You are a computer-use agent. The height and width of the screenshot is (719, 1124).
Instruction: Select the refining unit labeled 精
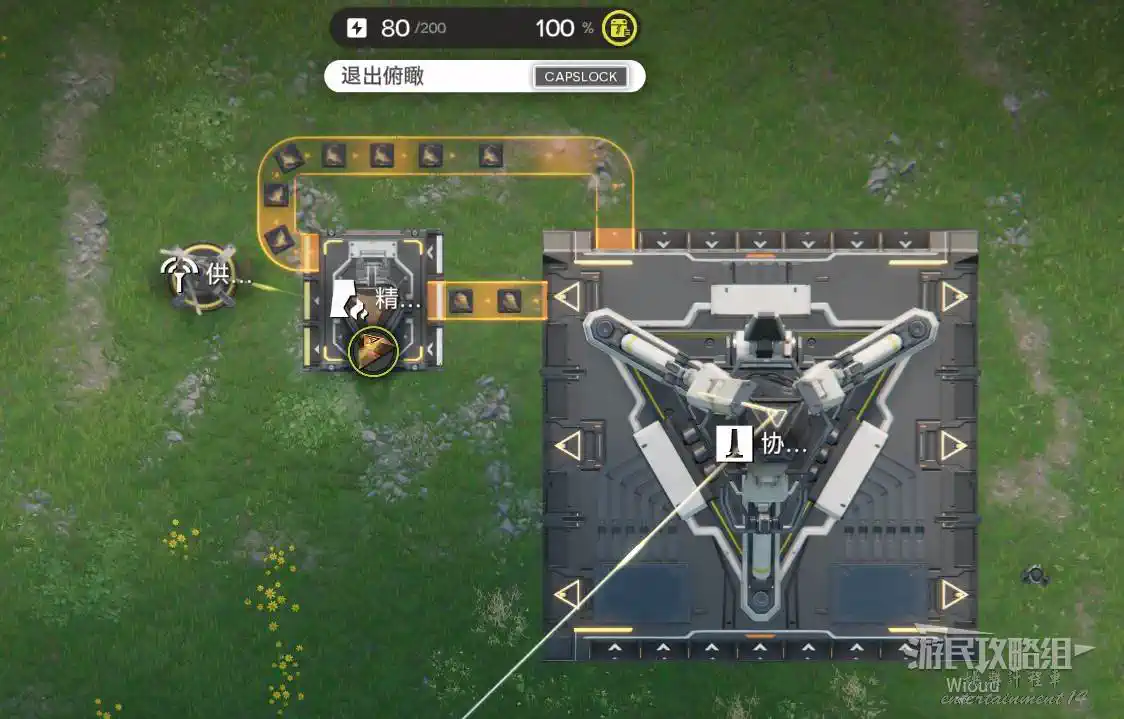click(372, 298)
